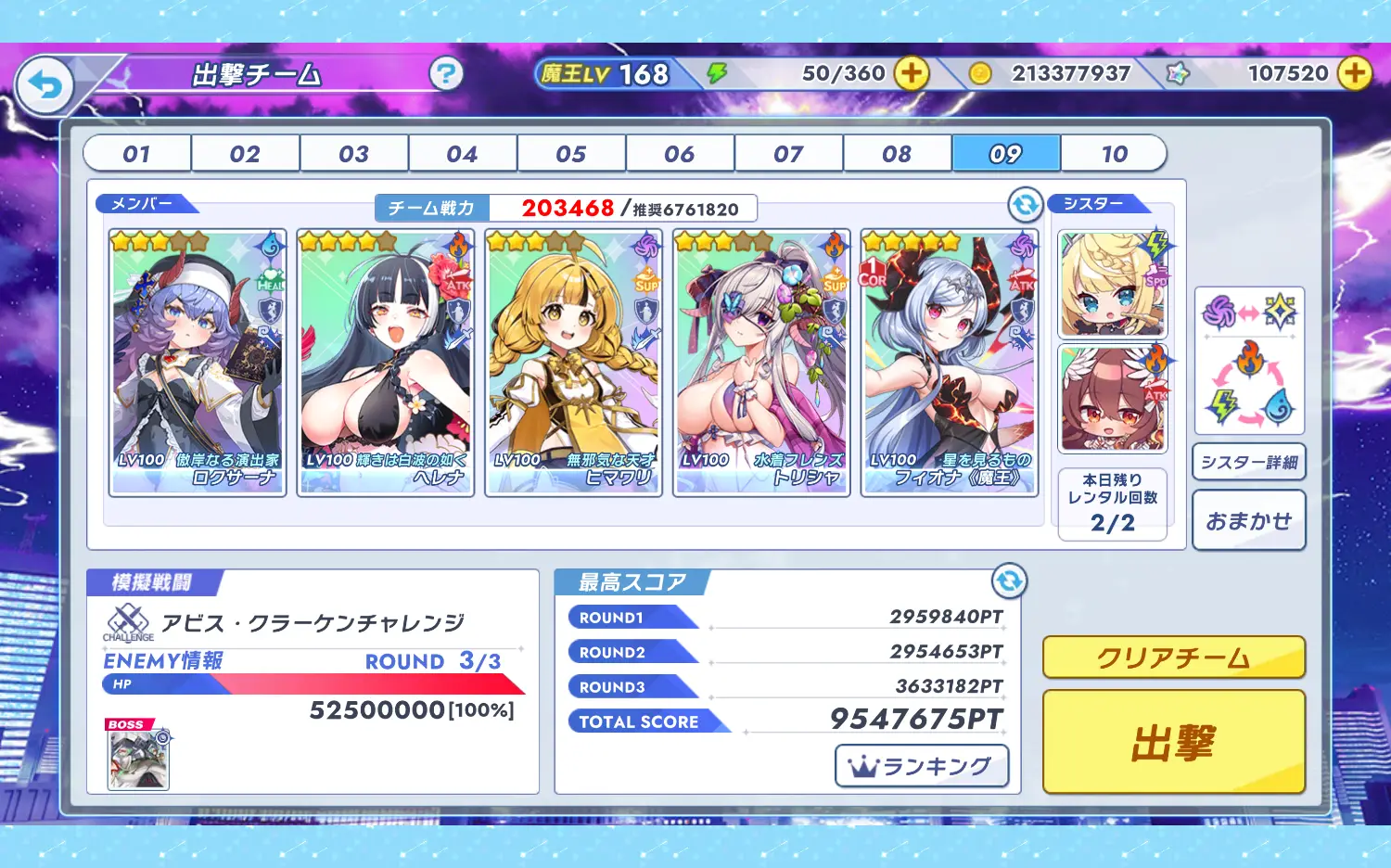The width and height of the screenshot is (1391, 868).
Task: Open the ランキング ranking
Action: [x=922, y=766]
